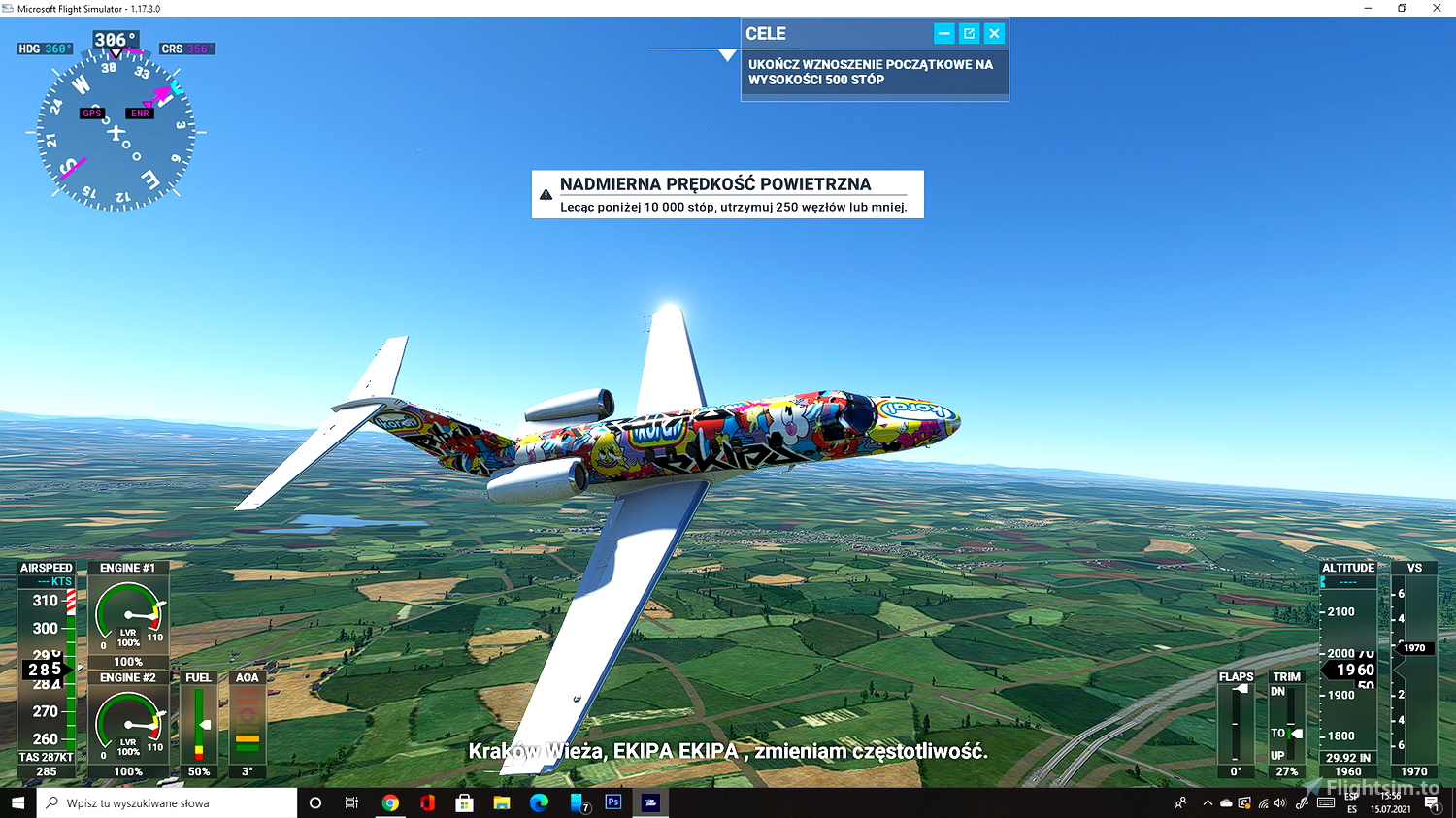Viewport: 1456px width, 818px height.
Task: Open the Microsoft Store icon
Action: tap(464, 802)
